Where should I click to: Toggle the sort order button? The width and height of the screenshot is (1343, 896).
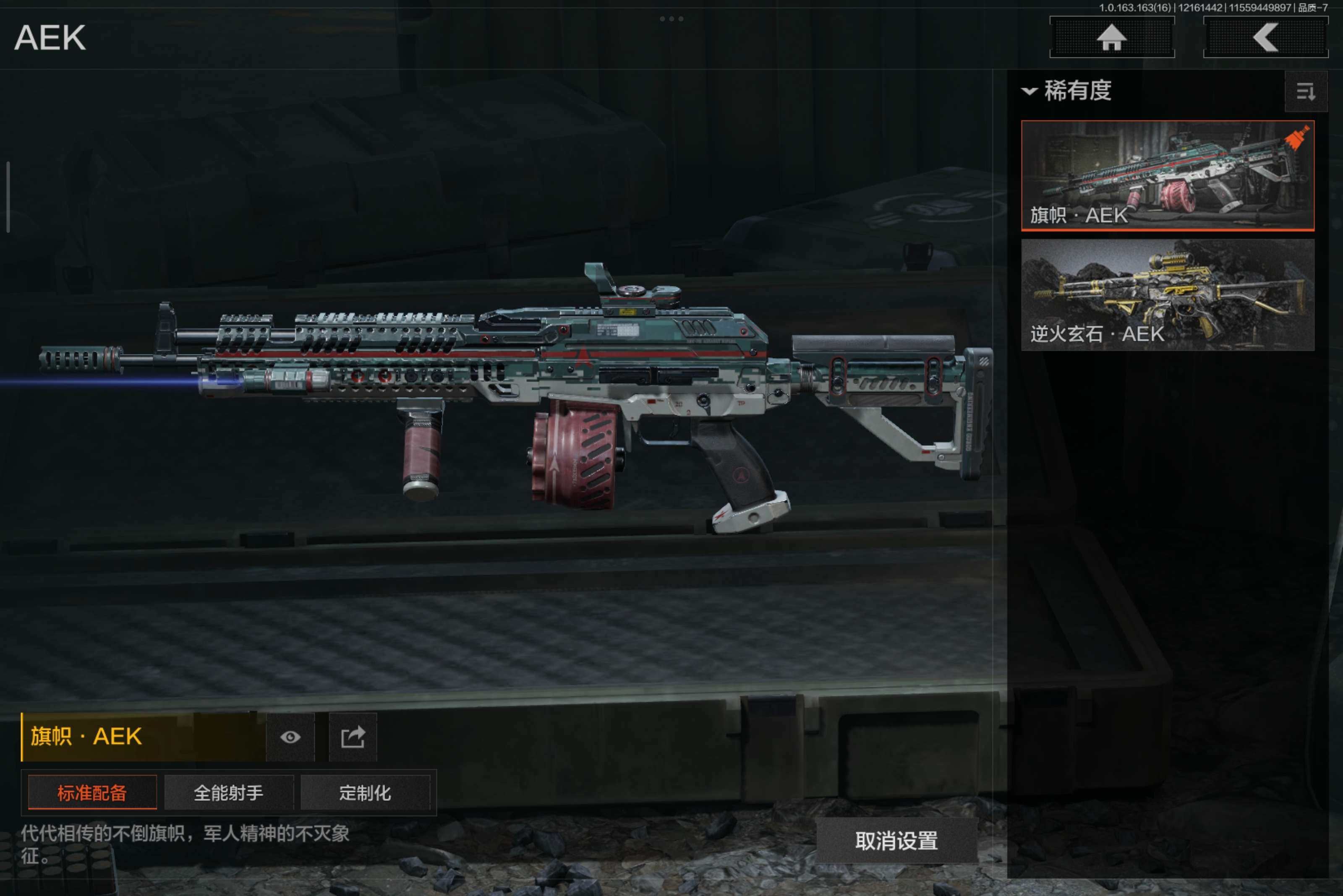(x=1305, y=91)
